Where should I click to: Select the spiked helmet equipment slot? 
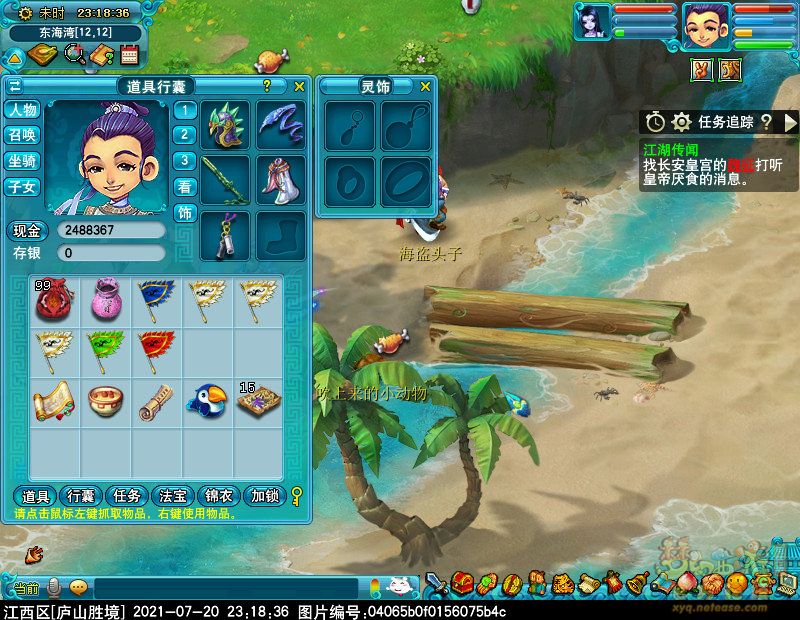click(x=227, y=125)
